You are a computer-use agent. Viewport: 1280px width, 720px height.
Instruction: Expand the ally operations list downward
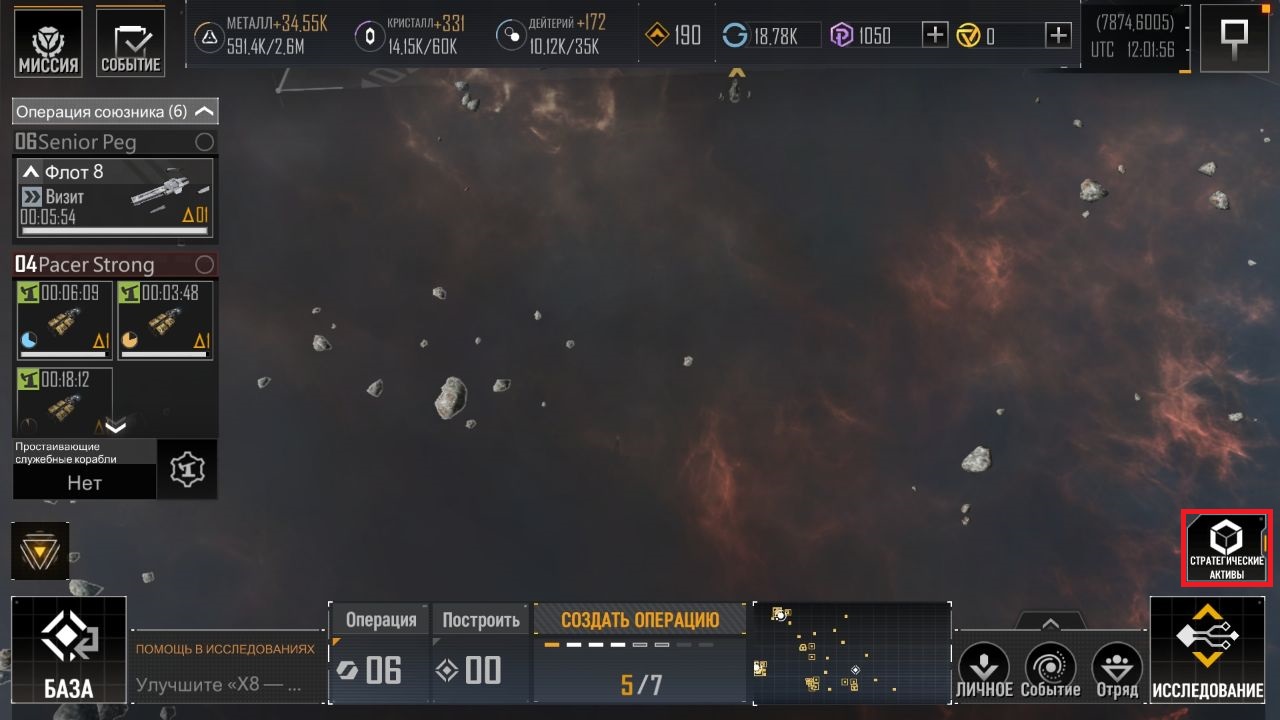click(x=116, y=427)
